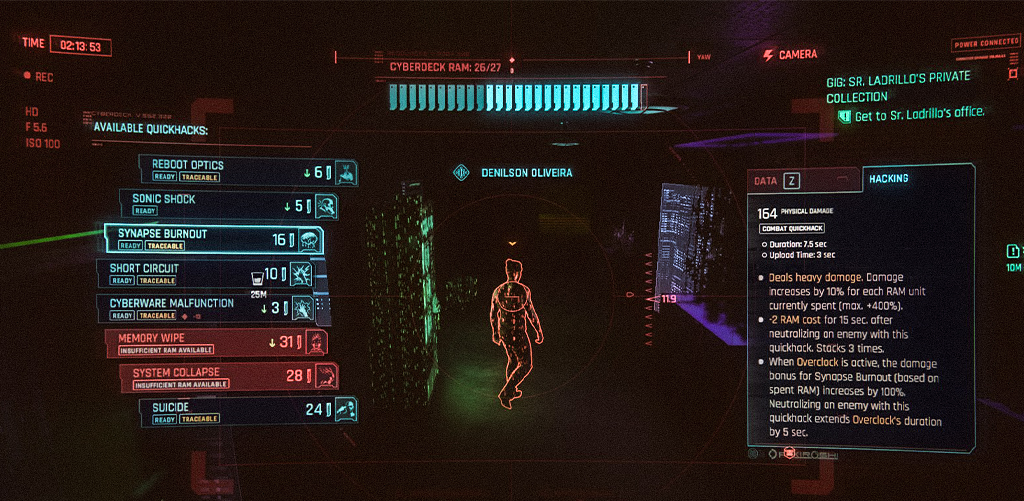Choose the Sonic Shock quickhack
Screen dimensions: 1024x501
228,205
